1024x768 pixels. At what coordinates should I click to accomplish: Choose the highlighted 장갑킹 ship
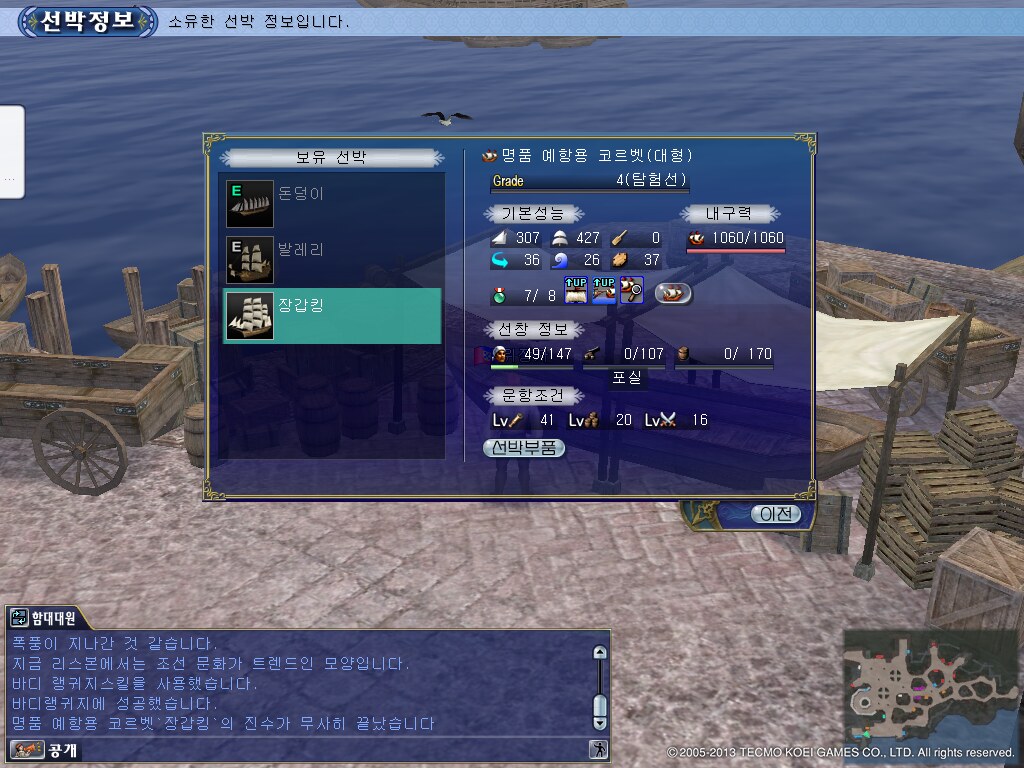(331, 315)
